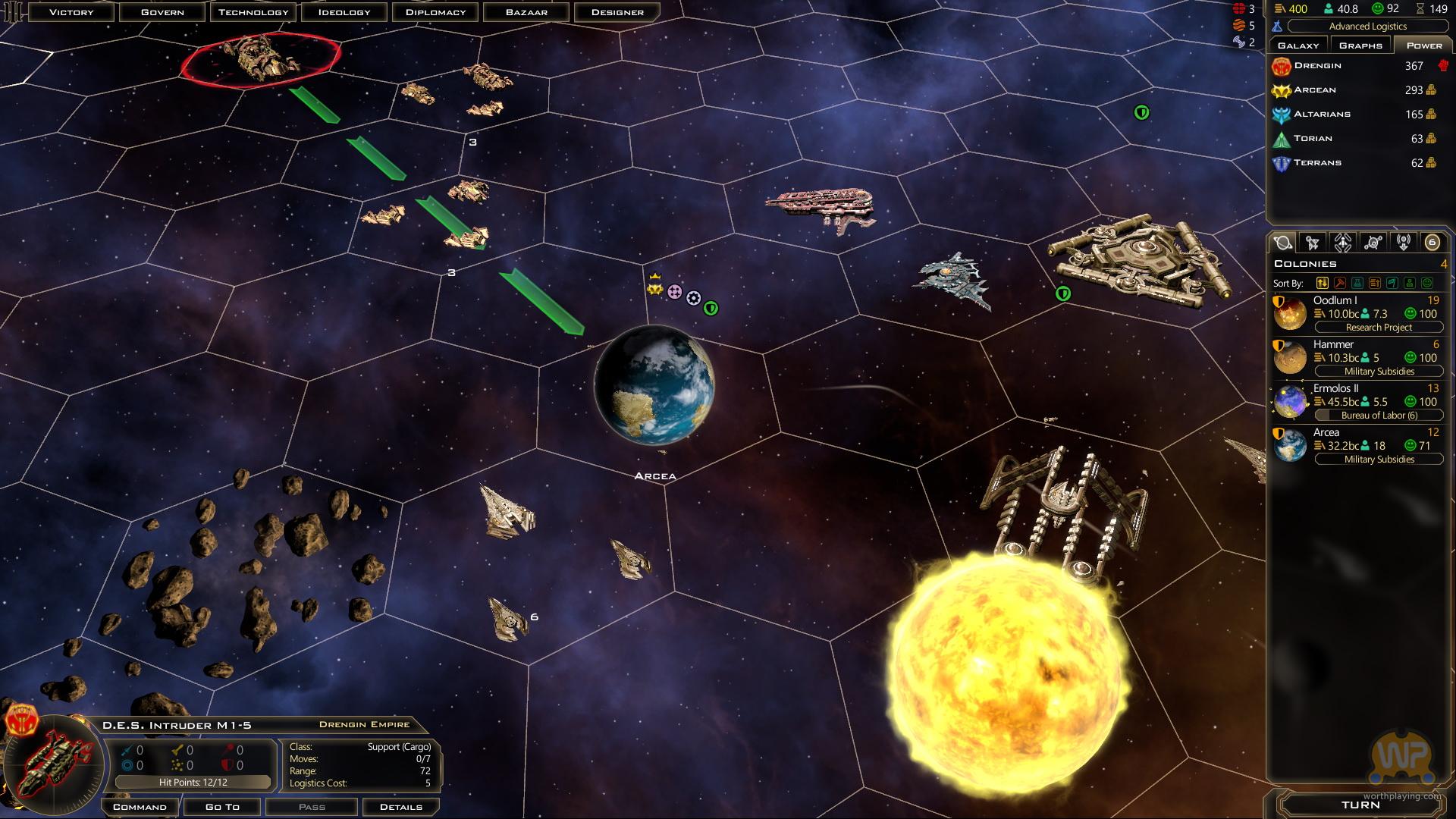The height and width of the screenshot is (819, 1456).
Task: Open the Technology tree
Action: pos(253,12)
